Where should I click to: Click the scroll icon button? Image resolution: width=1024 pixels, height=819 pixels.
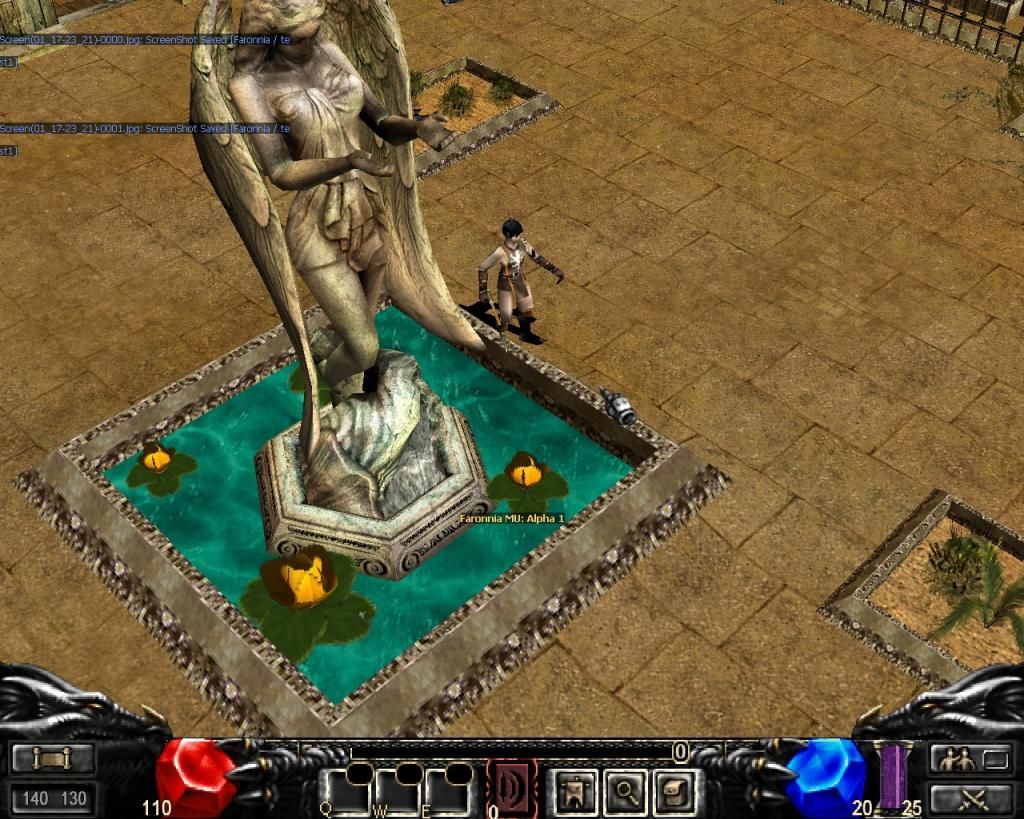click(x=53, y=759)
